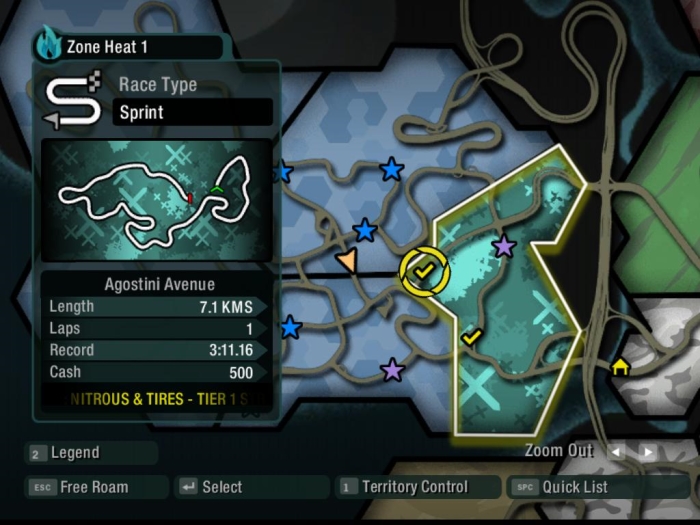Show the Quick List
700x525 pixels.
pyautogui.click(x=575, y=487)
